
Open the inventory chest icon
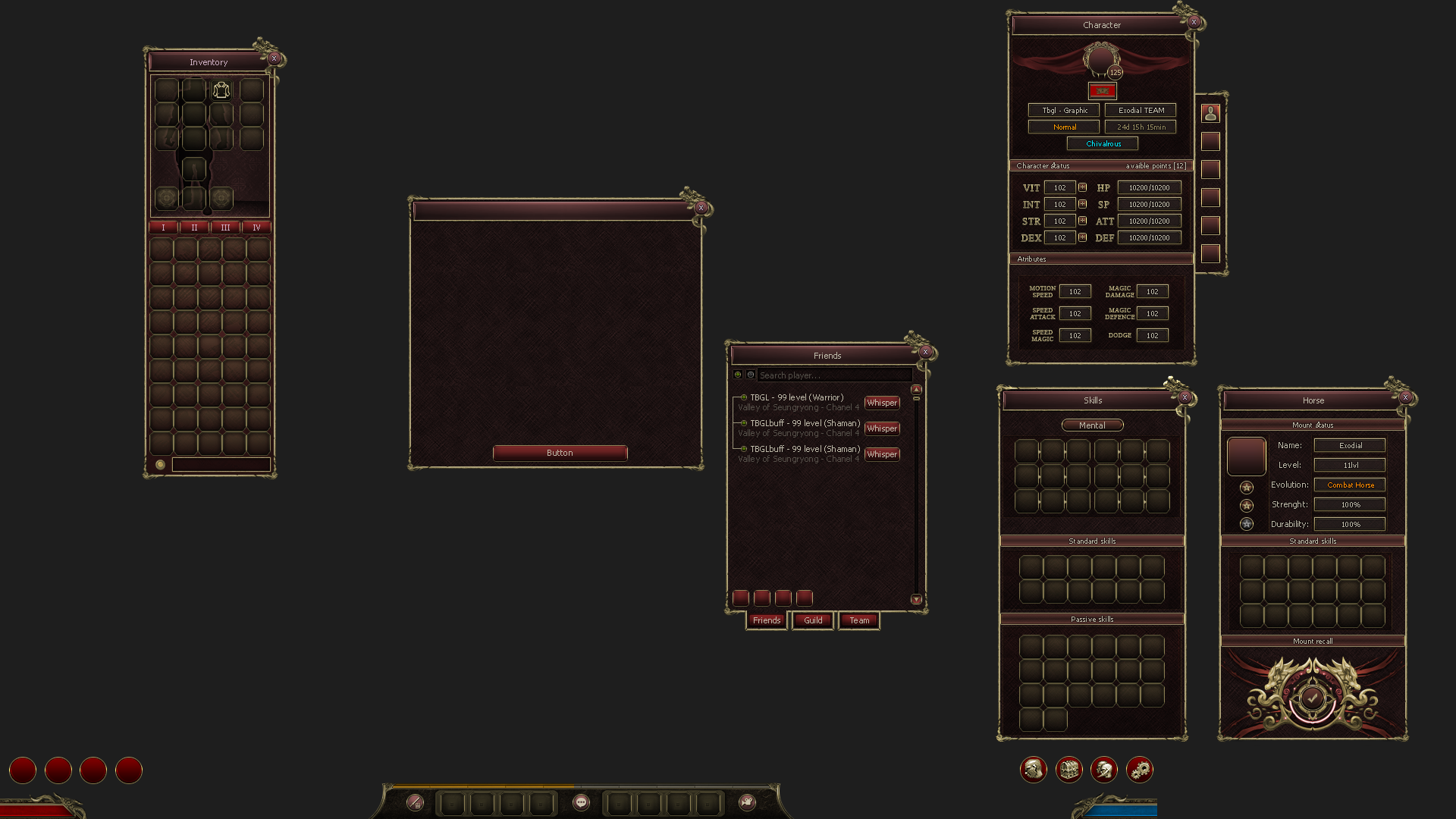click(1068, 769)
